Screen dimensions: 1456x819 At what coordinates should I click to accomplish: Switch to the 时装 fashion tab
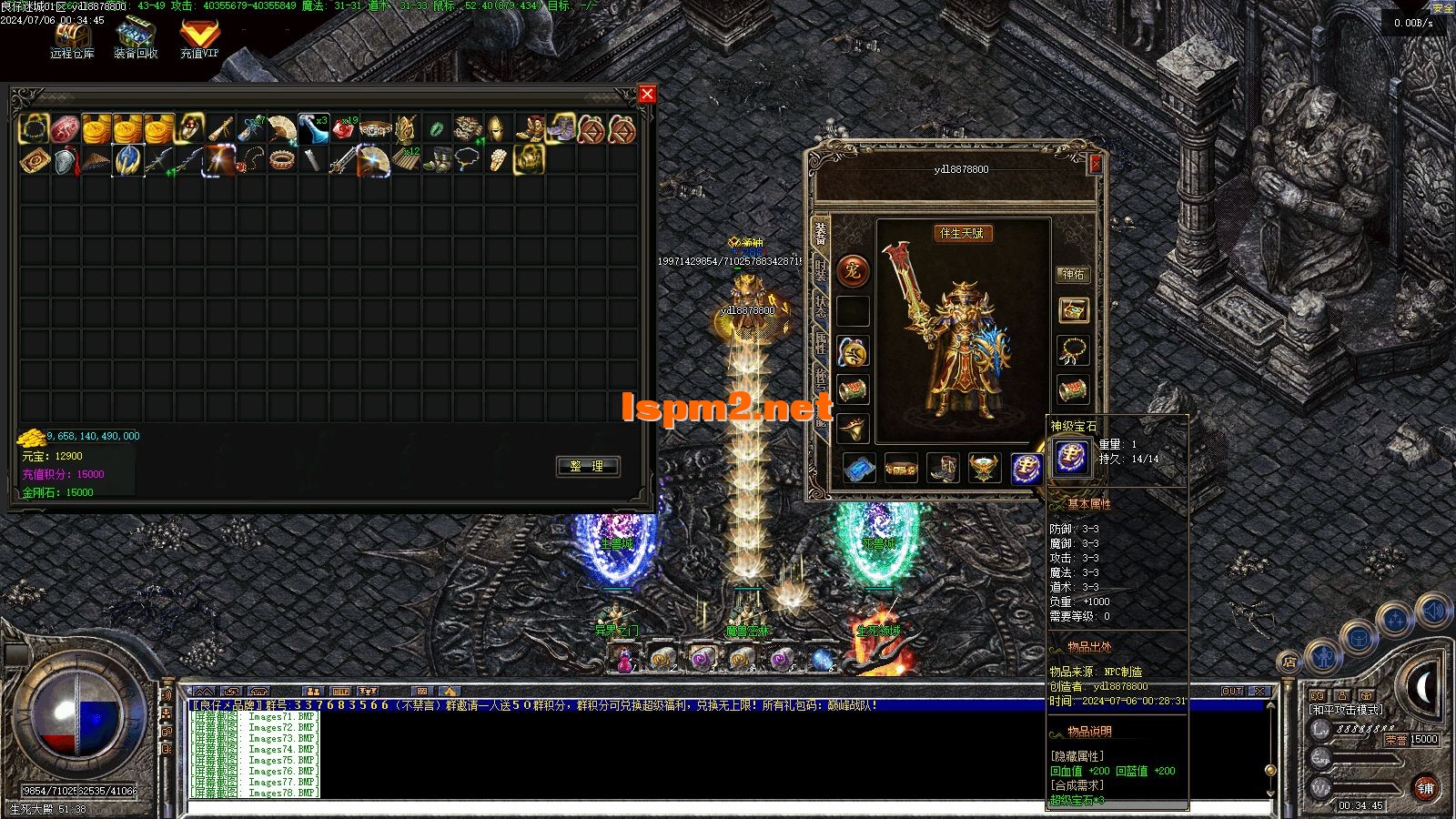(x=820, y=270)
